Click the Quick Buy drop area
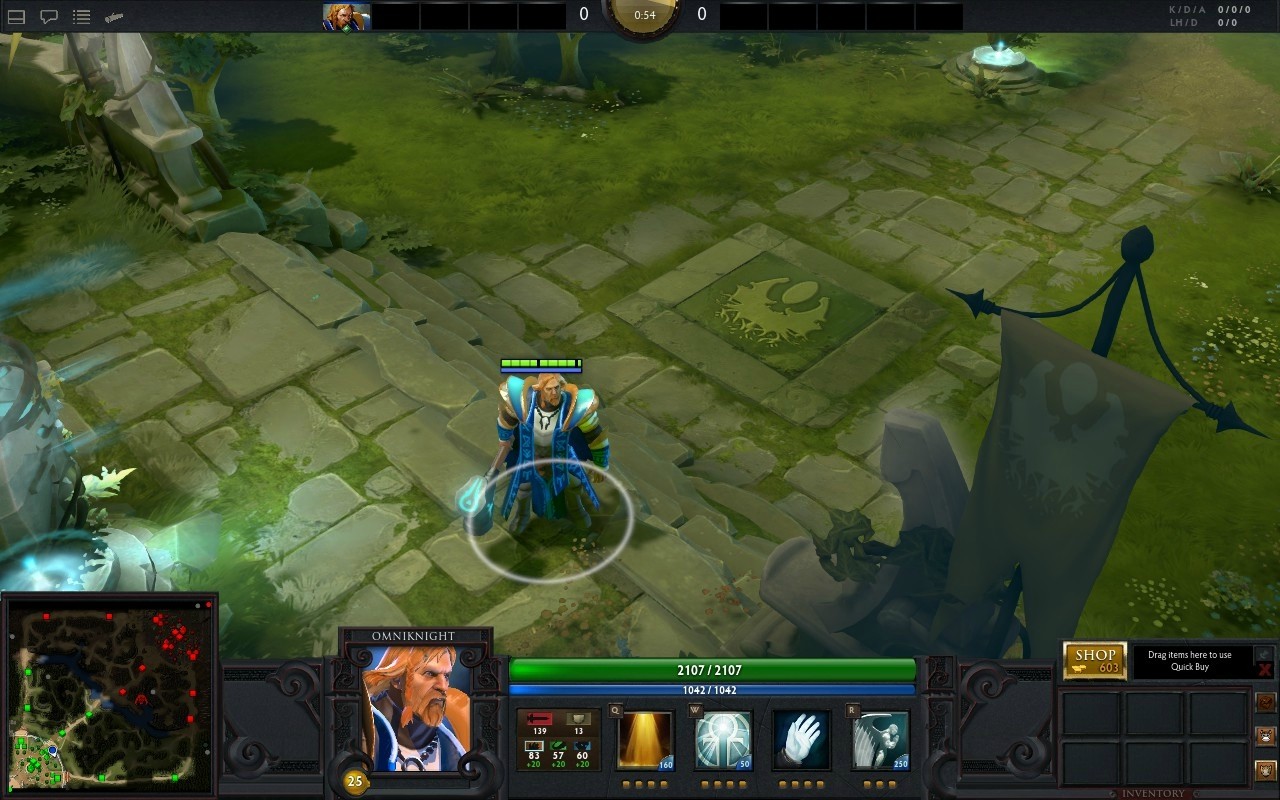The height and width of the screenshot is (800, 1280). (1189, 661)
